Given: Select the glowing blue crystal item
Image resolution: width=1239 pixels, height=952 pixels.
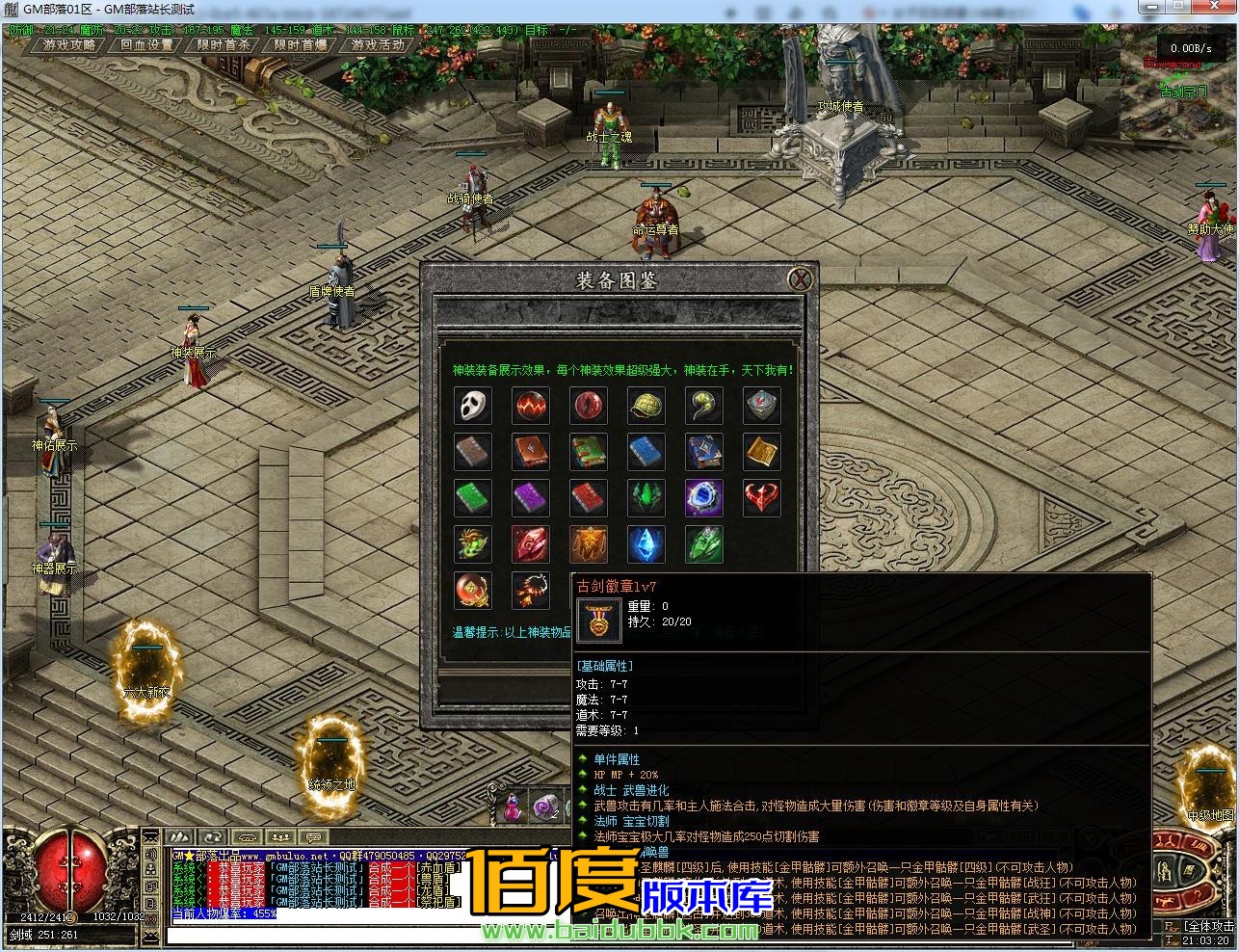Looking at the screenshot, I should [646, 544].
